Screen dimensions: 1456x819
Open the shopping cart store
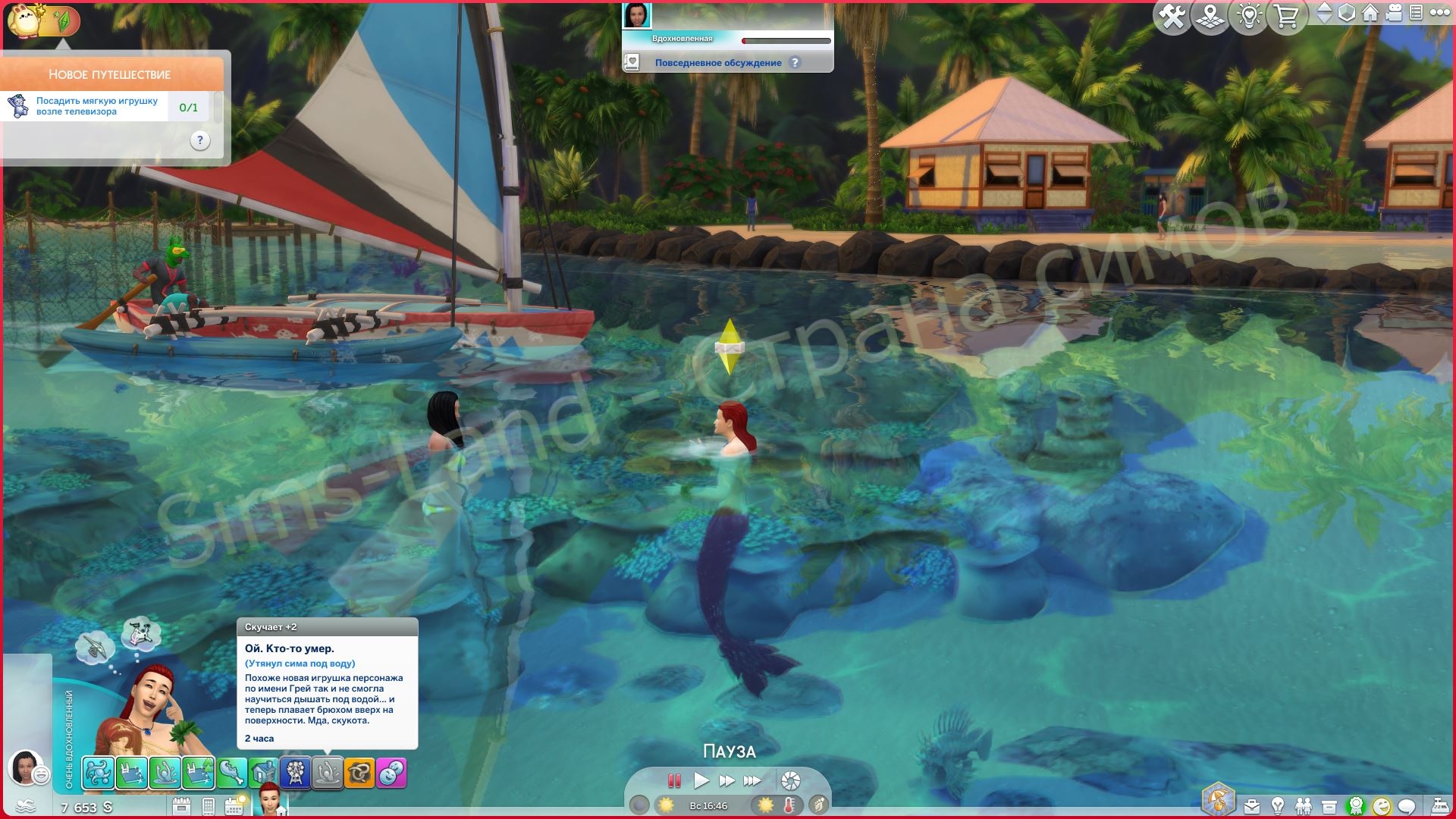[x=1287, y=17]
